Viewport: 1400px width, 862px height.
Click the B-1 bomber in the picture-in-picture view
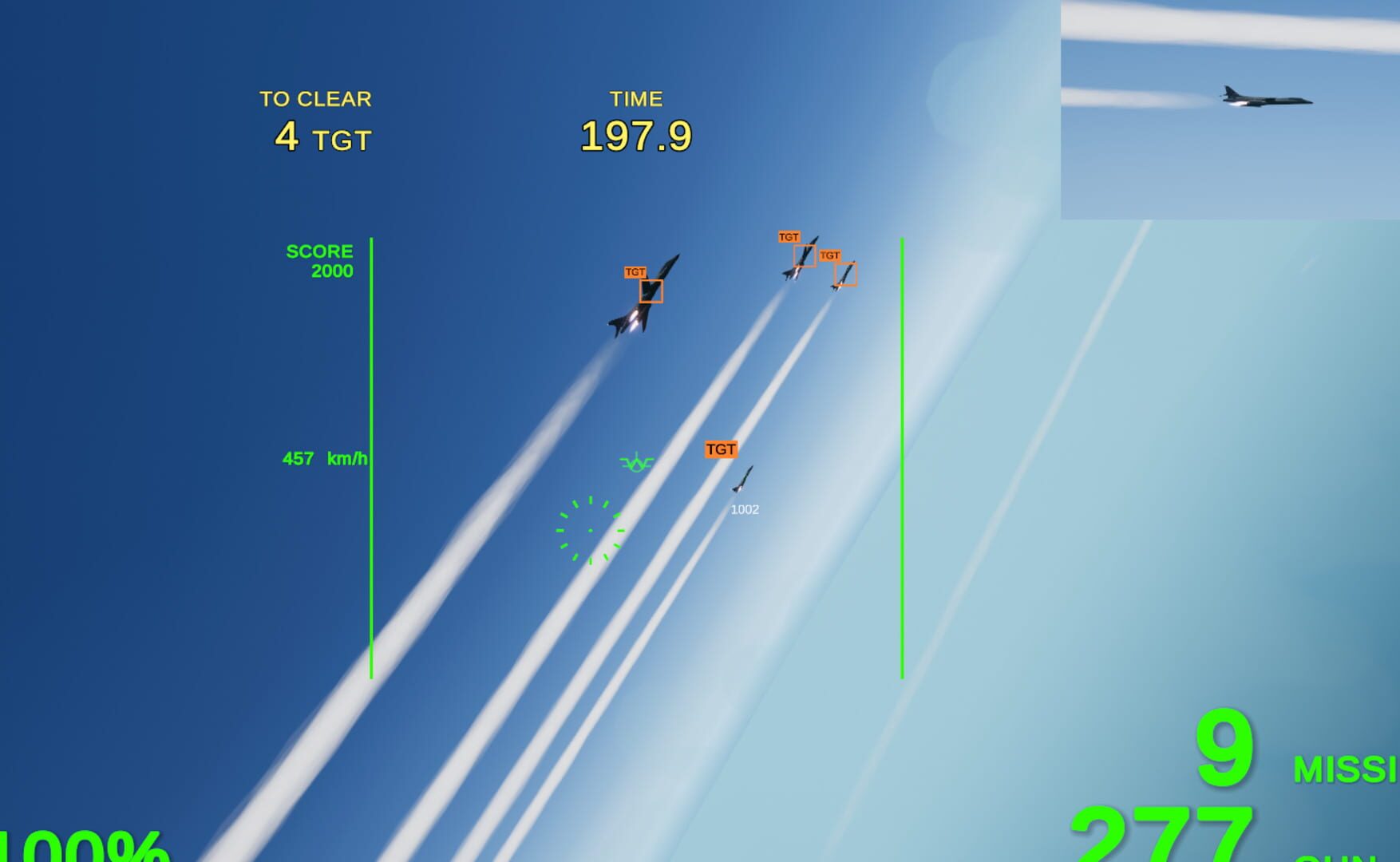pyautogui.click(x=1263, y=99)
